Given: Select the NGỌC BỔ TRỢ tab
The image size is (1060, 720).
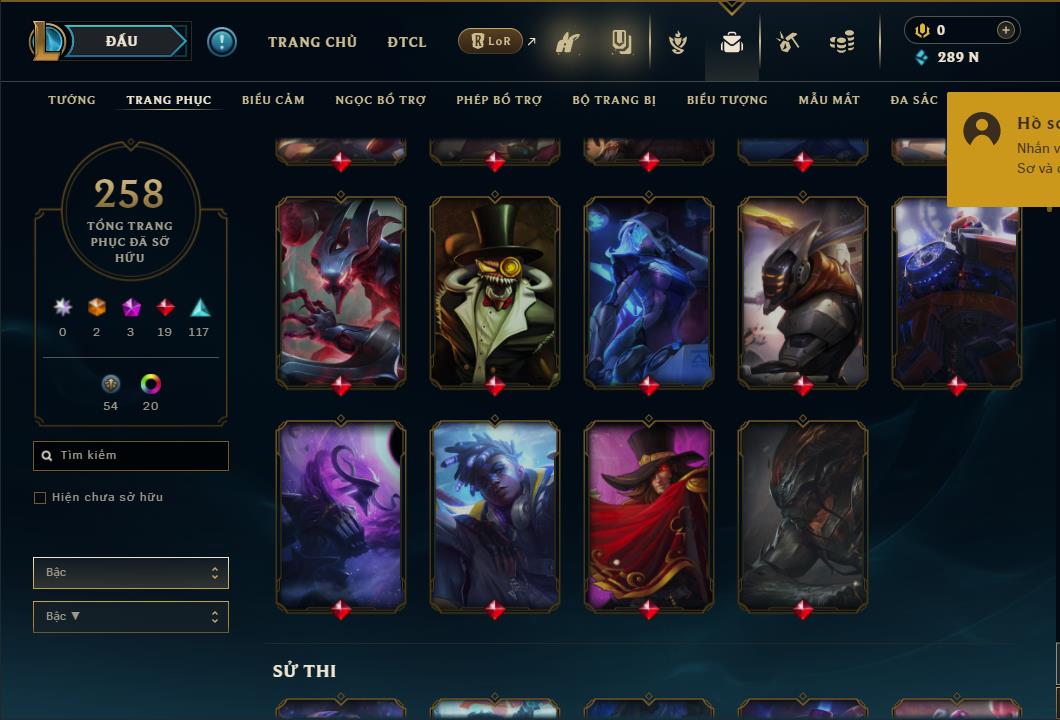Looking at the screenshot, I should pos(380,100).
